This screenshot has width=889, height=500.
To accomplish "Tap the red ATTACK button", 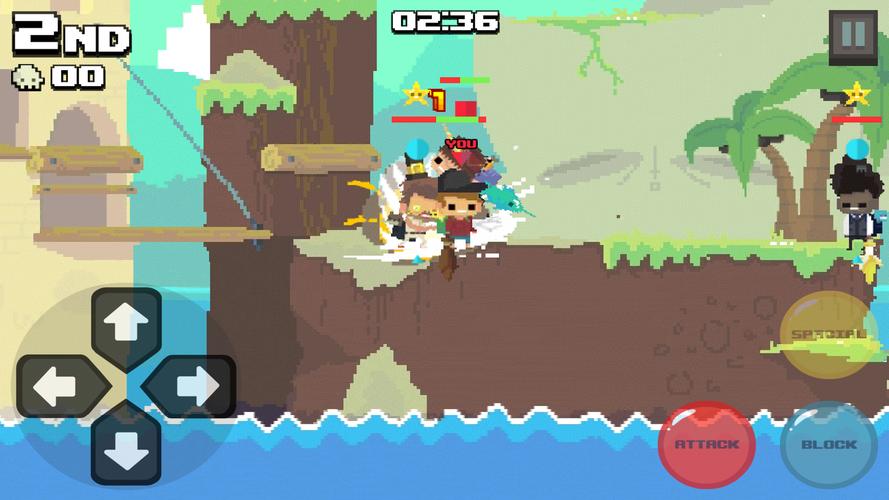I will click(707, 444).
